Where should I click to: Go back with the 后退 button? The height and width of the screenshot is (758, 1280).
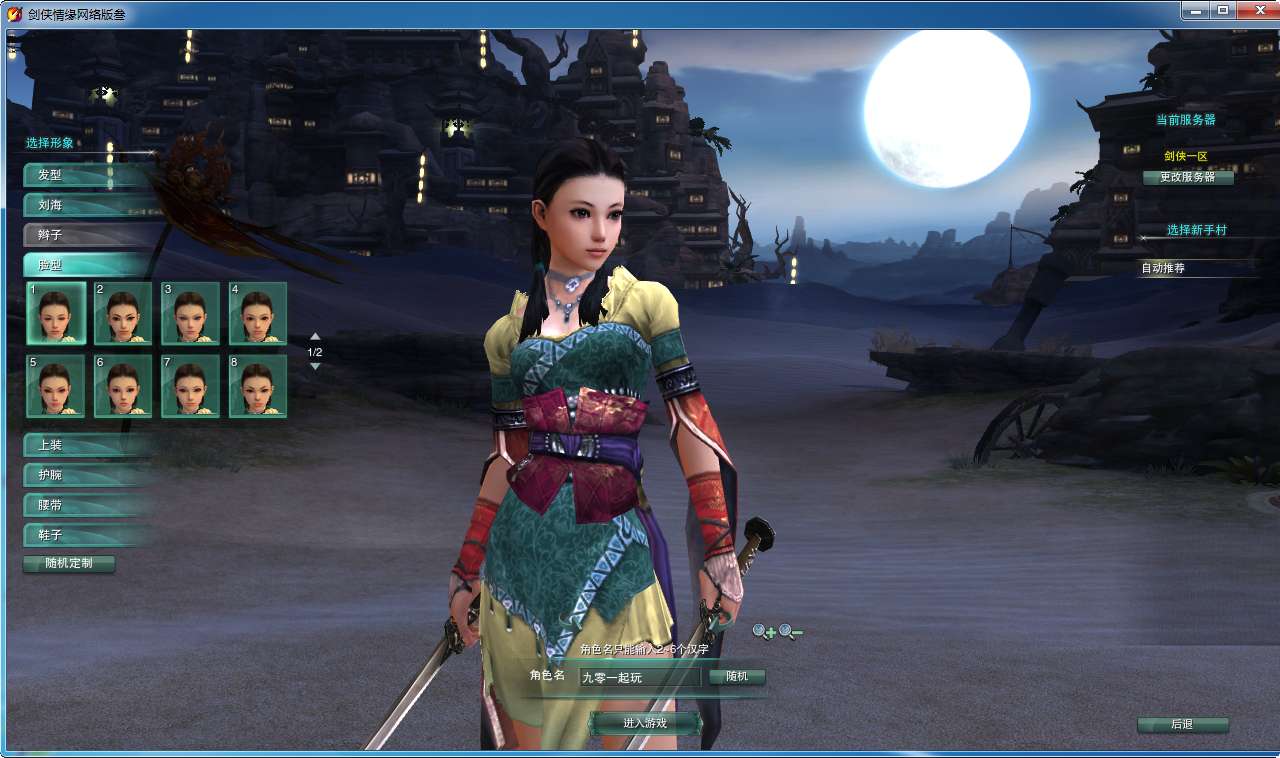pos(1182,724)
